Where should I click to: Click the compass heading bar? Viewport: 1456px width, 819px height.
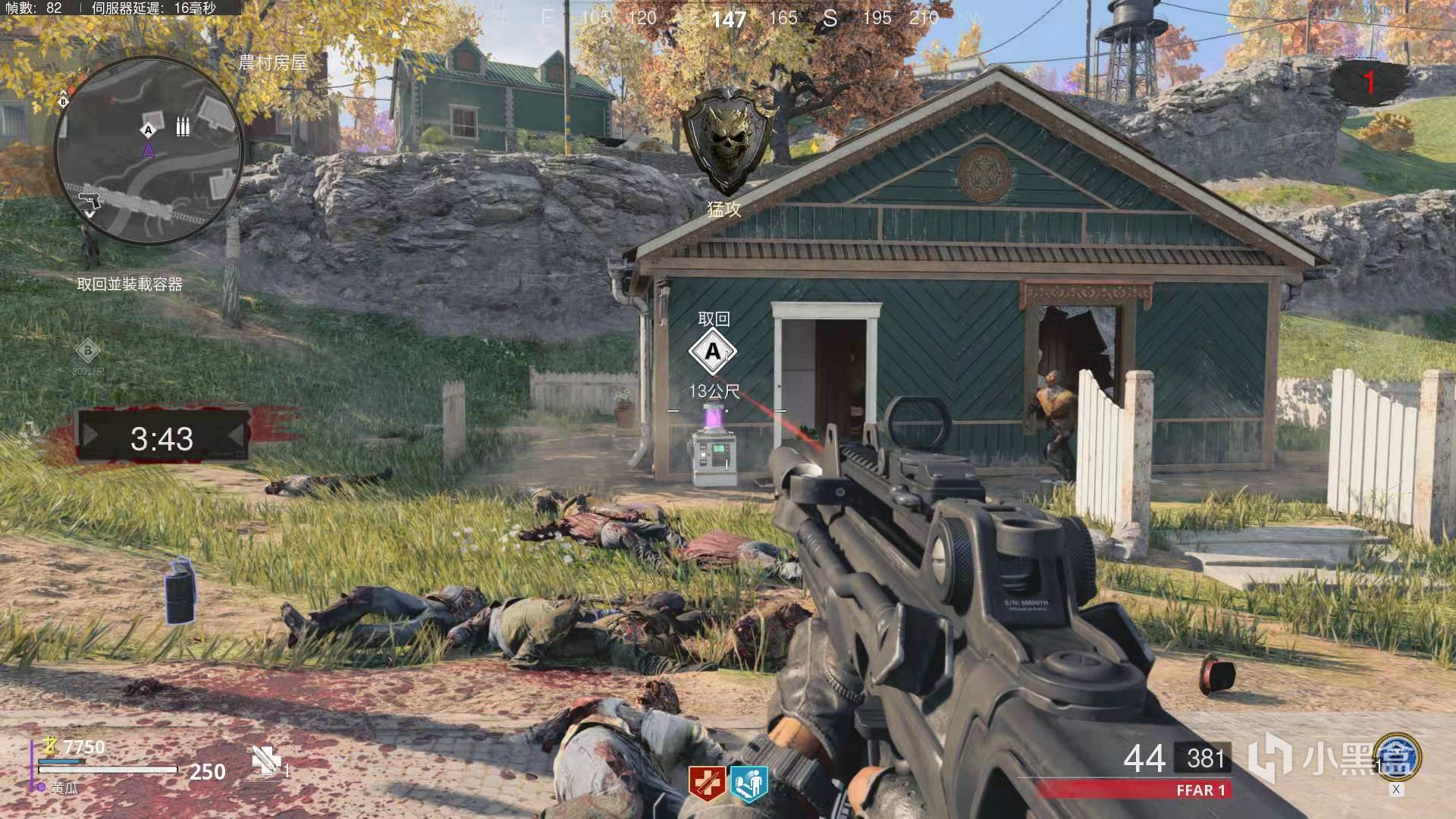coord(728,17)
